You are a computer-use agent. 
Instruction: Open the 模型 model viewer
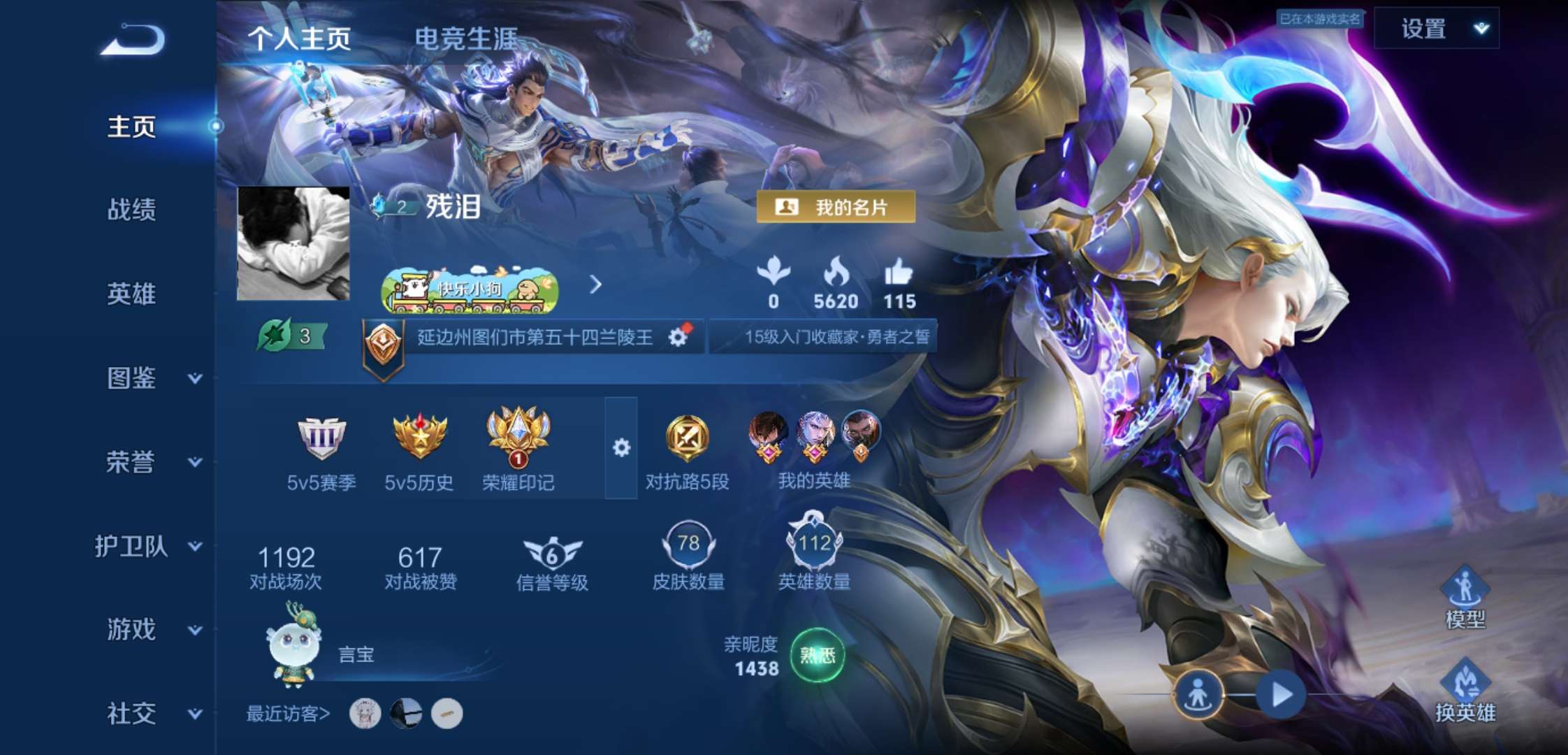tap(1465, 599)
